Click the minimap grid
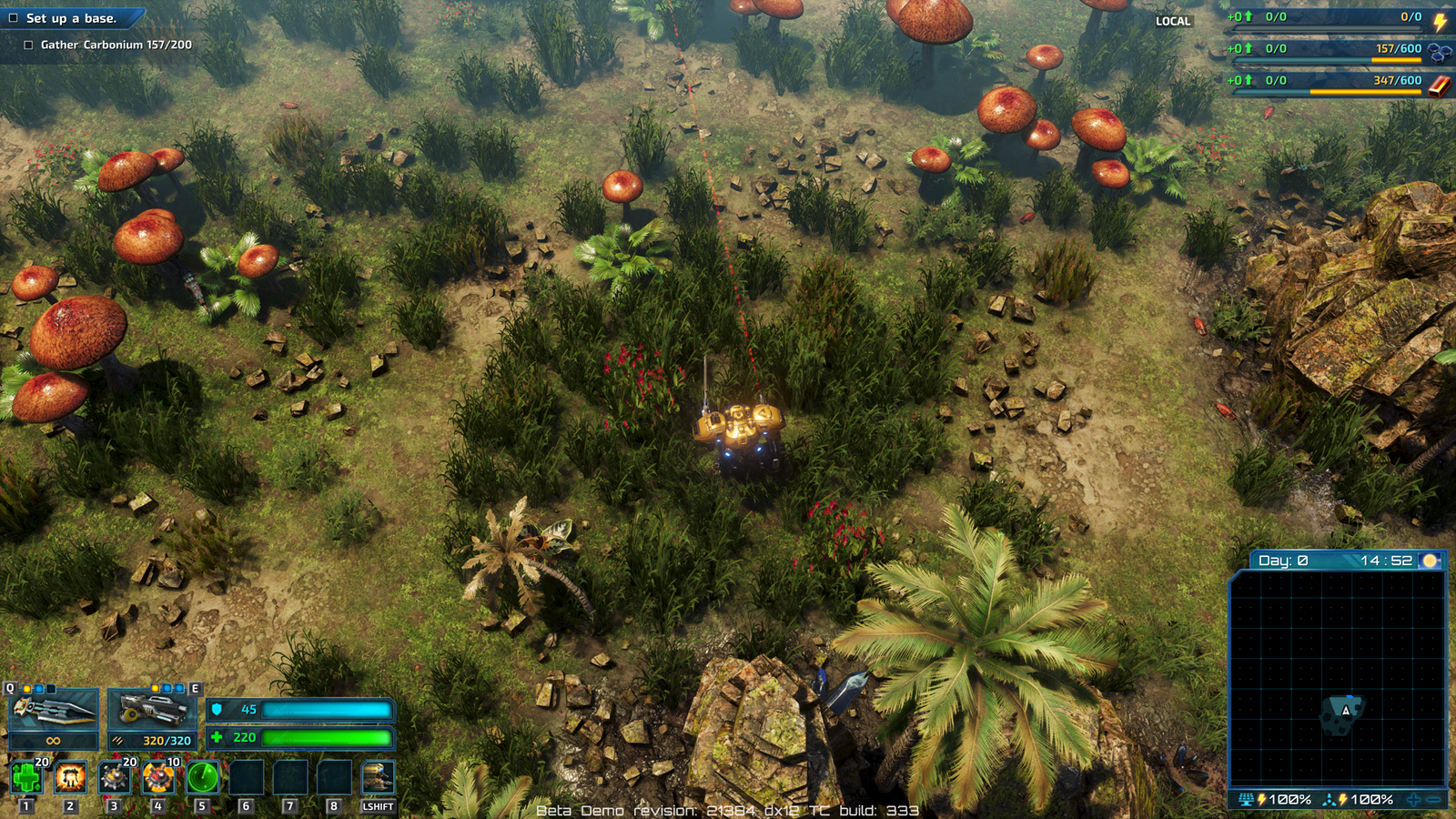The width and height of the screenshot is (1456, 819). 1337,678
